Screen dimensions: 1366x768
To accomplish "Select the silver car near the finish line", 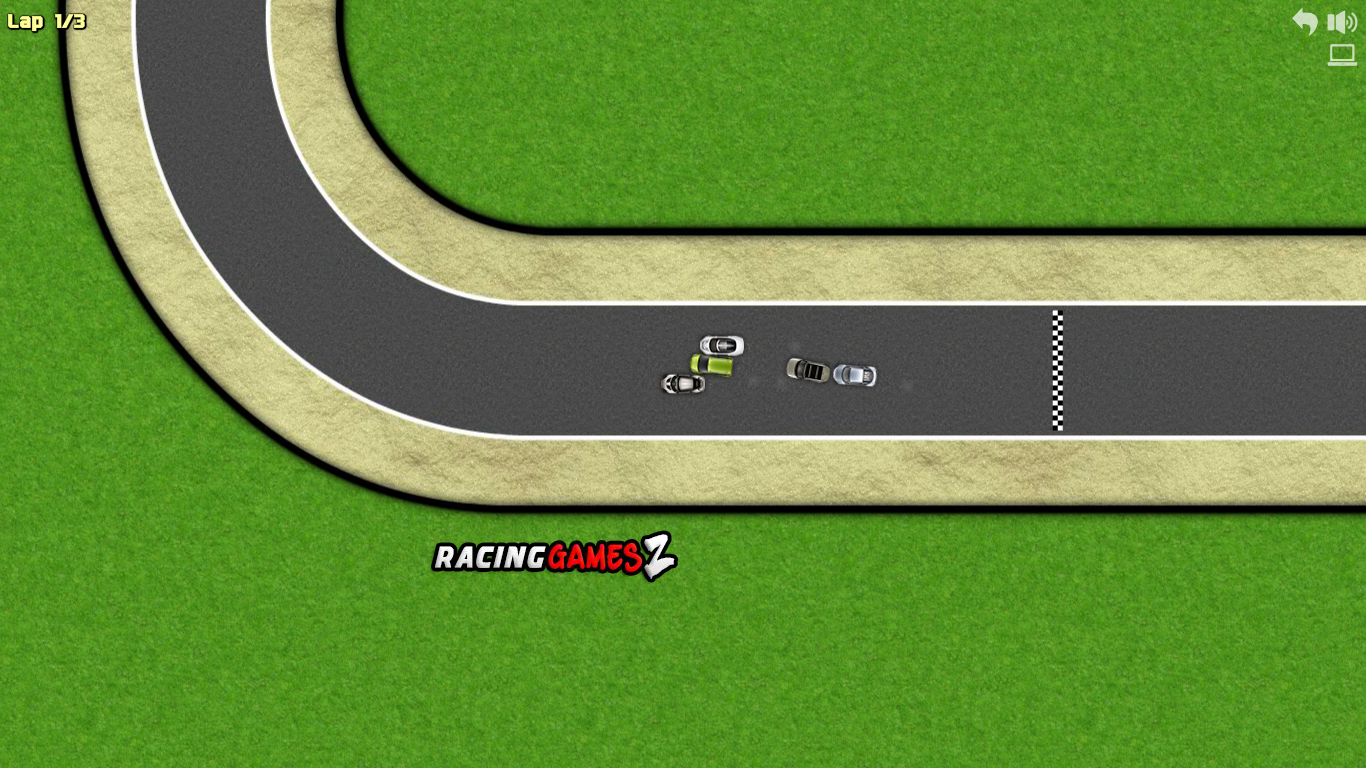I will 853,374.
